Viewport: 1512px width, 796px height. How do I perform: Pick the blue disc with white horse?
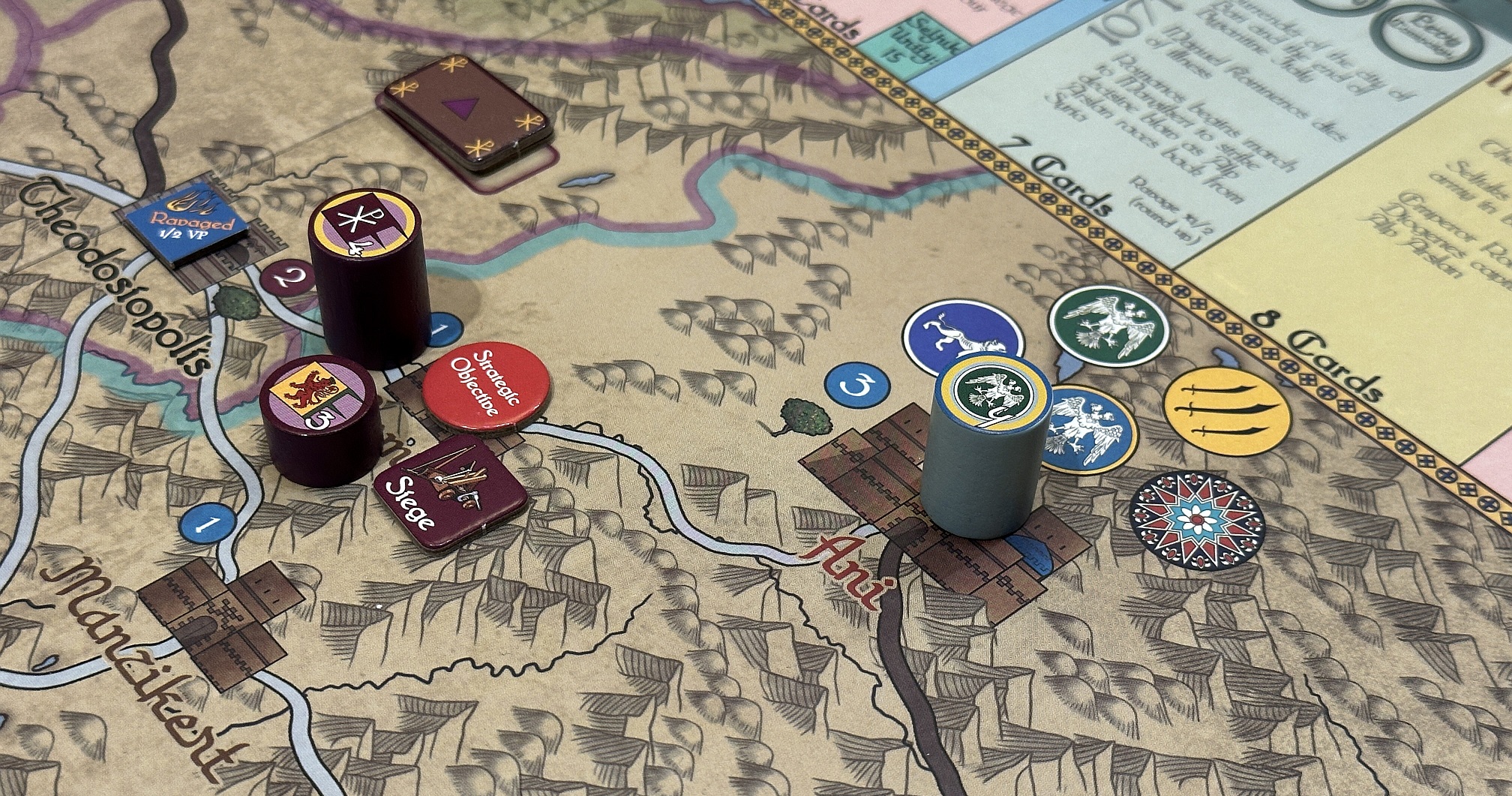coord(952,335)
